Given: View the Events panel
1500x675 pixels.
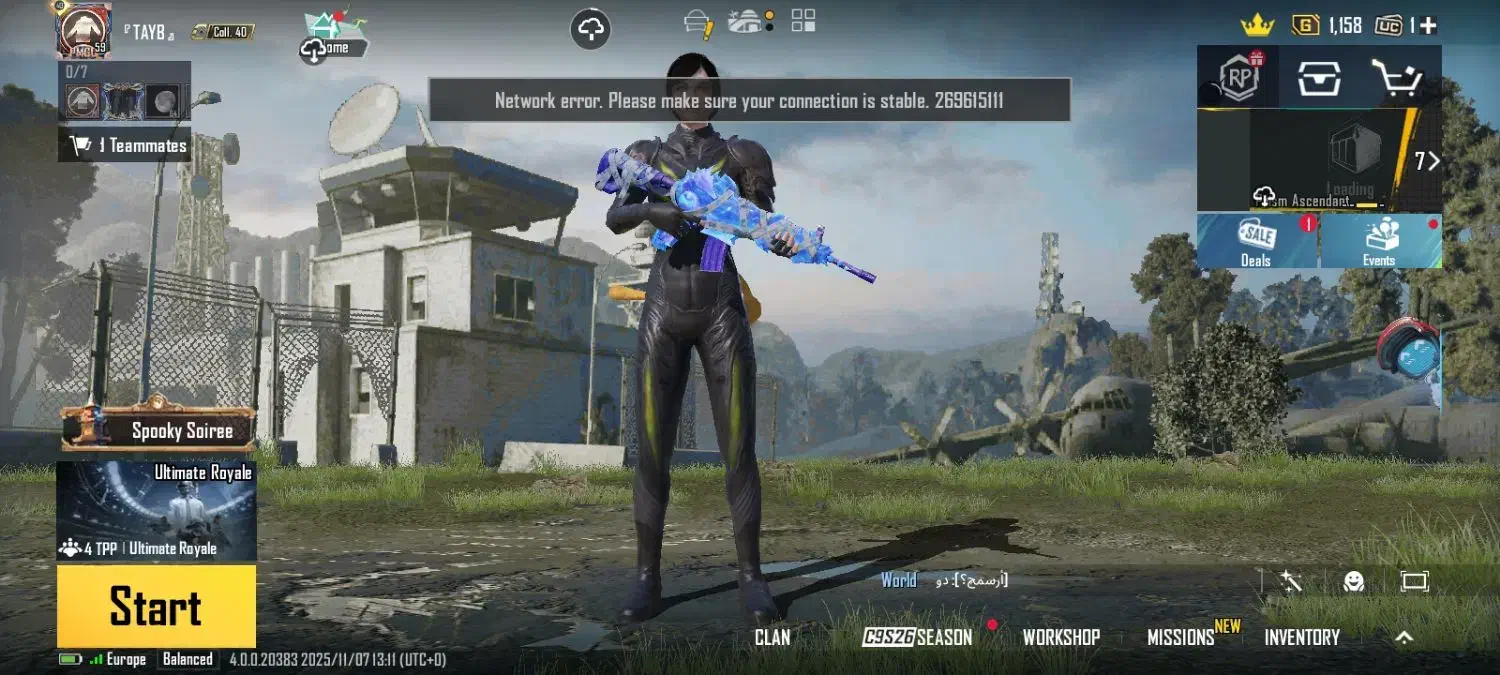Looking at the screenshot, I should [1380, 241].
